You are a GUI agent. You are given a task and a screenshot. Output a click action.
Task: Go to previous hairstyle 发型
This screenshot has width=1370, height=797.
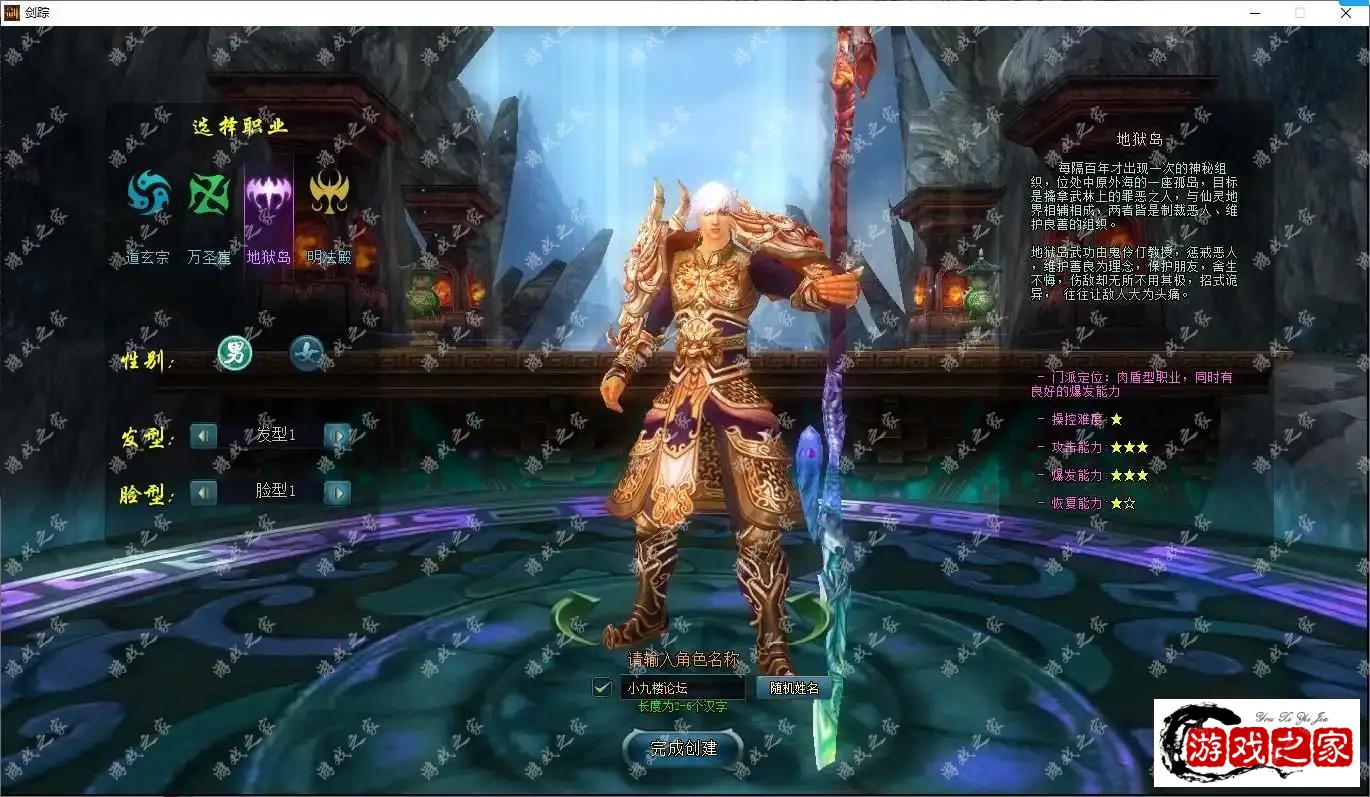203,436
